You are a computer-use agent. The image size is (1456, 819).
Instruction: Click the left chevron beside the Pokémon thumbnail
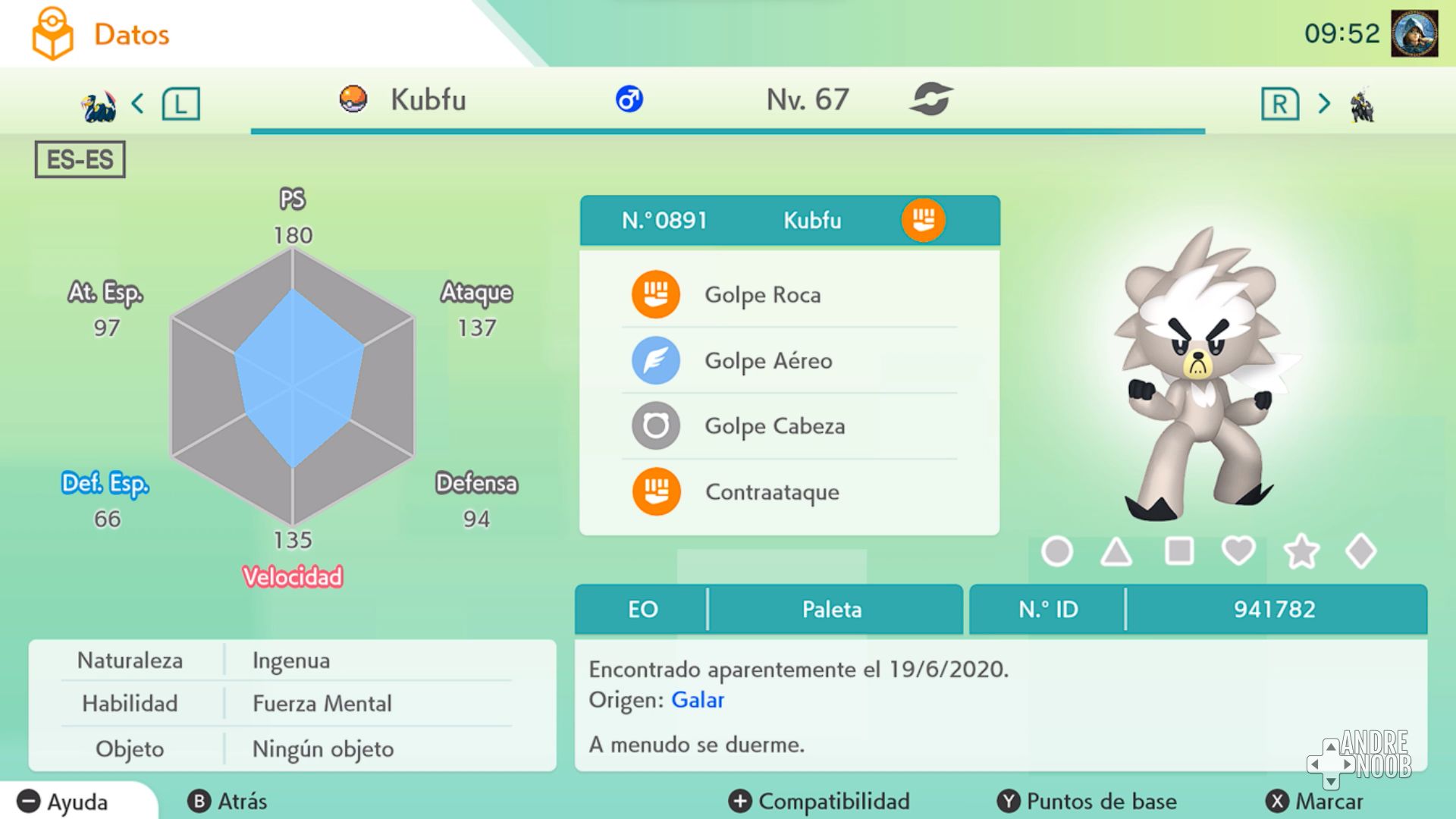tap(137, 104)
